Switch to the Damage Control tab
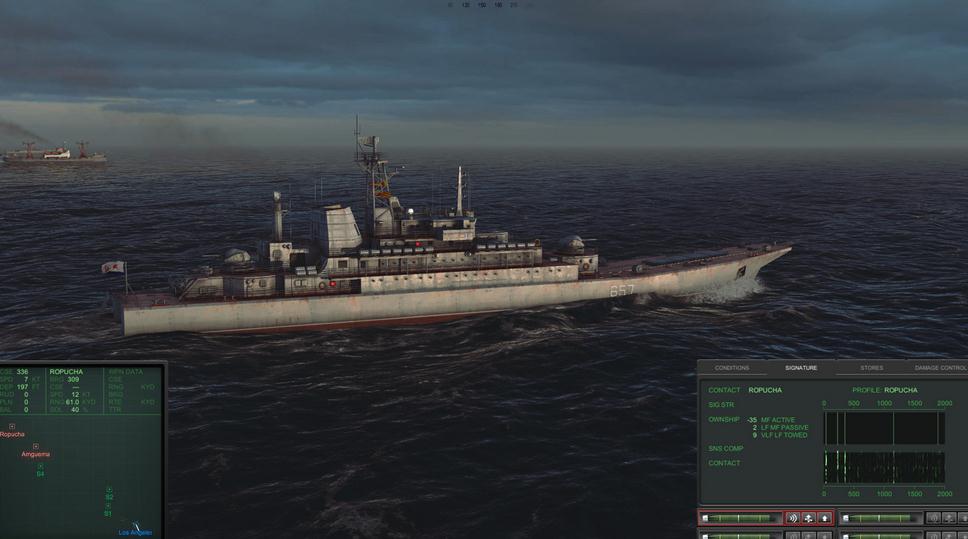This screenshot has width=968, height=539. point(940,368)
